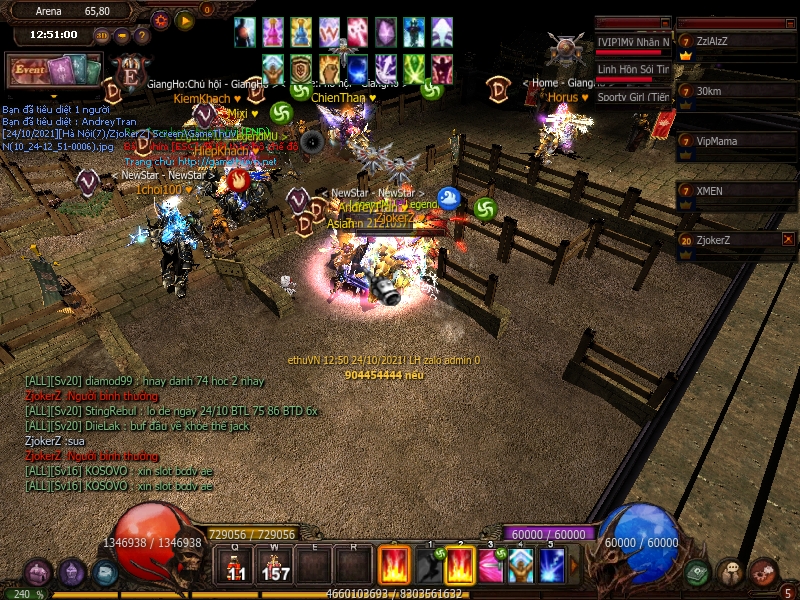Select the Sporty Girl target entry
This screenshot has width=800, height=600.
[633, 97]
